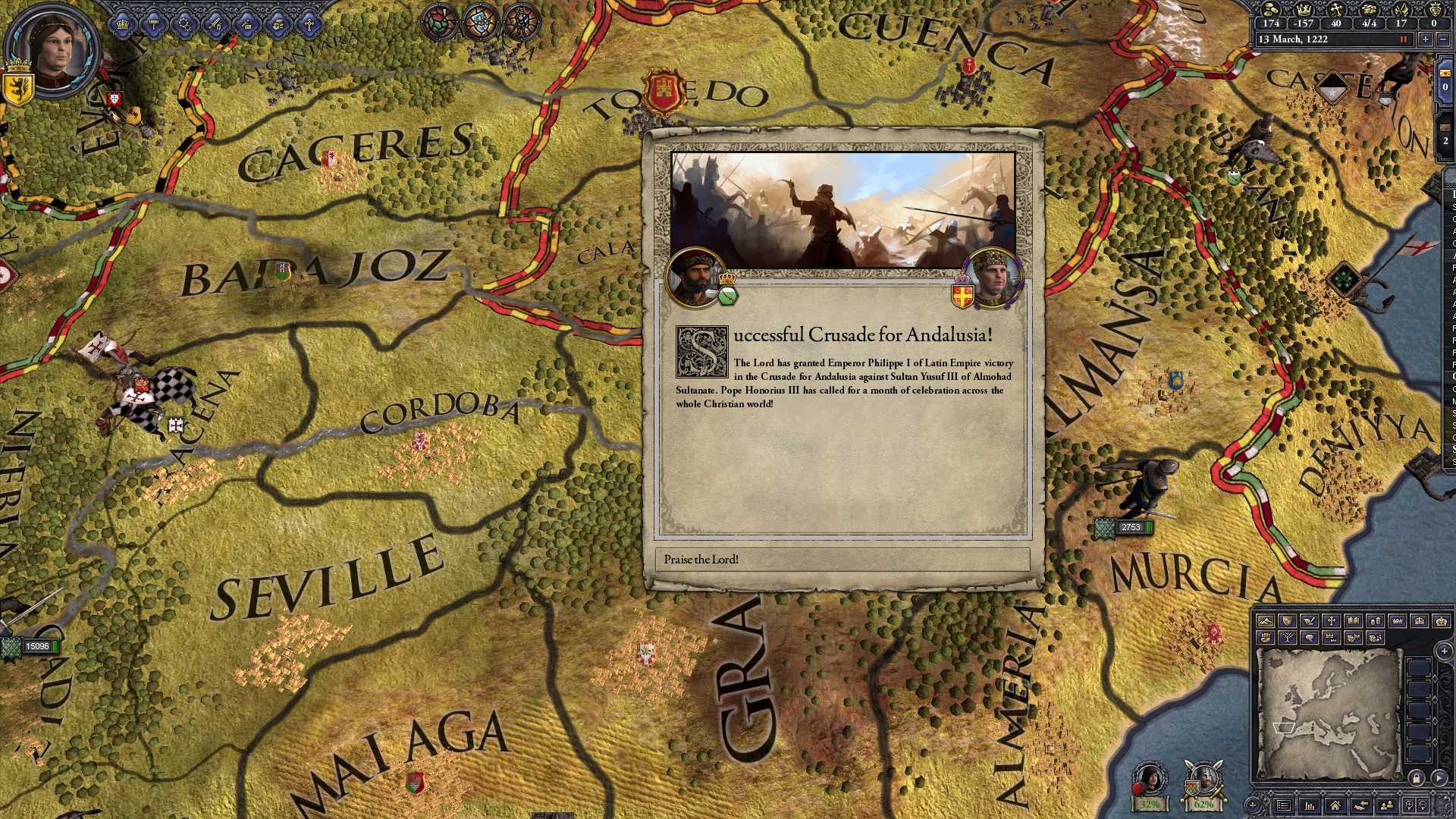Open the Religion screen cross icon
The image size is (1456, 819).
point(309,23)
